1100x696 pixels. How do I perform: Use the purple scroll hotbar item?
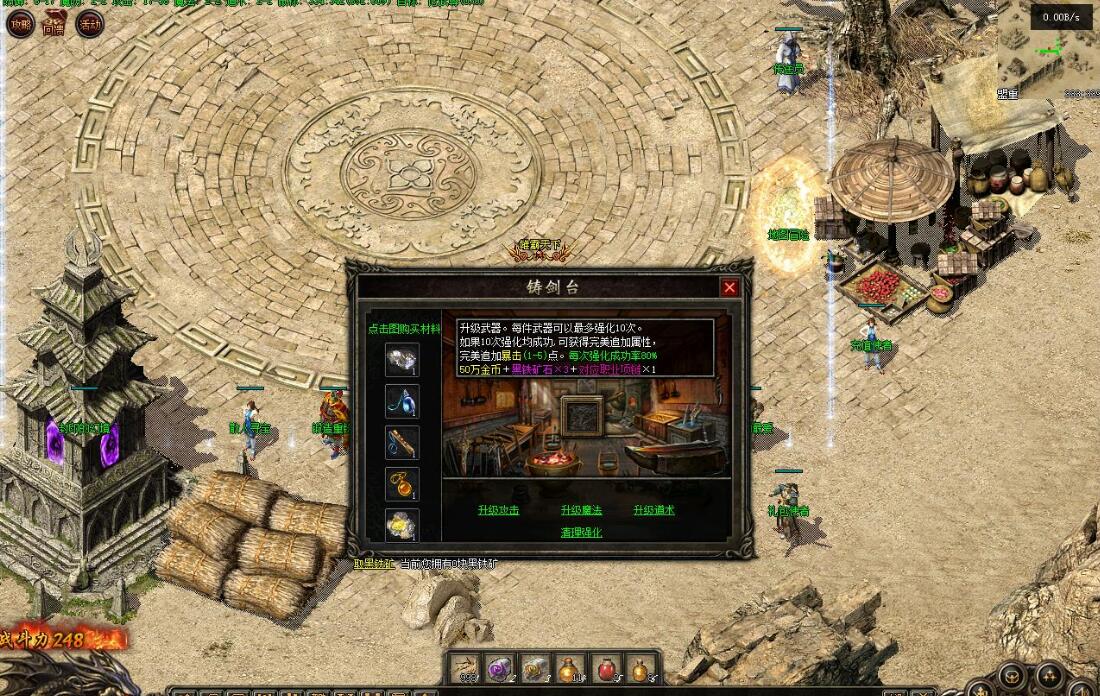(x=499, y=669)
